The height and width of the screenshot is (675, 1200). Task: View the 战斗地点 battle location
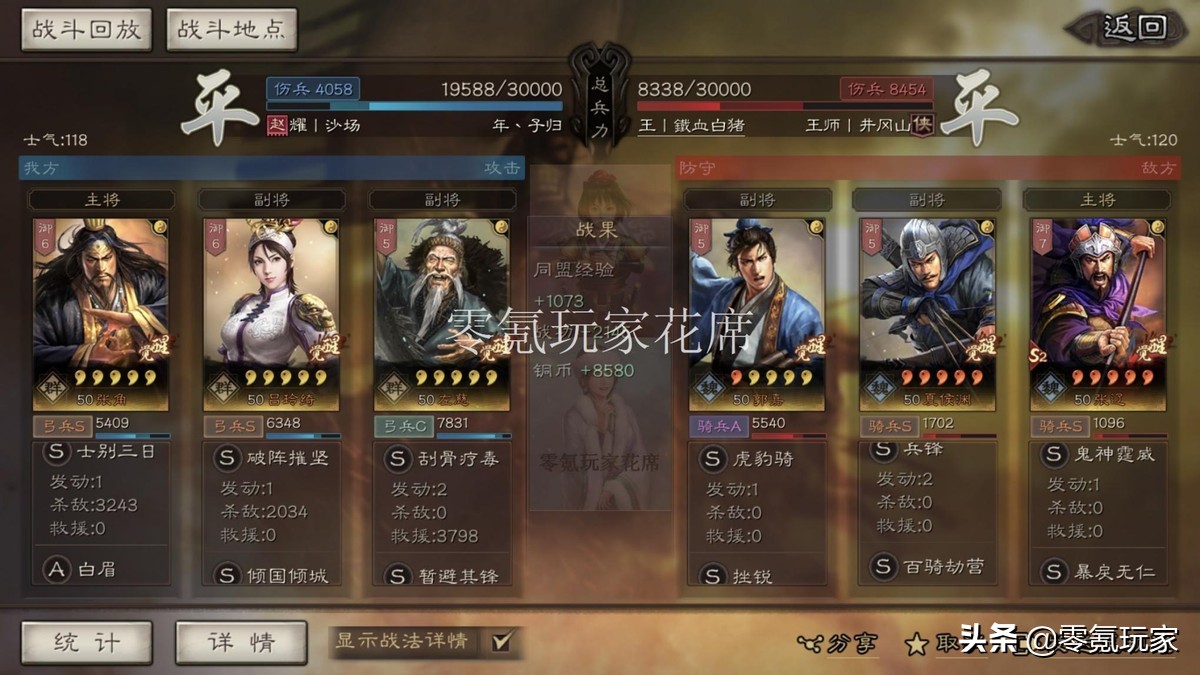pyautogui.click(x=231, y=30)
